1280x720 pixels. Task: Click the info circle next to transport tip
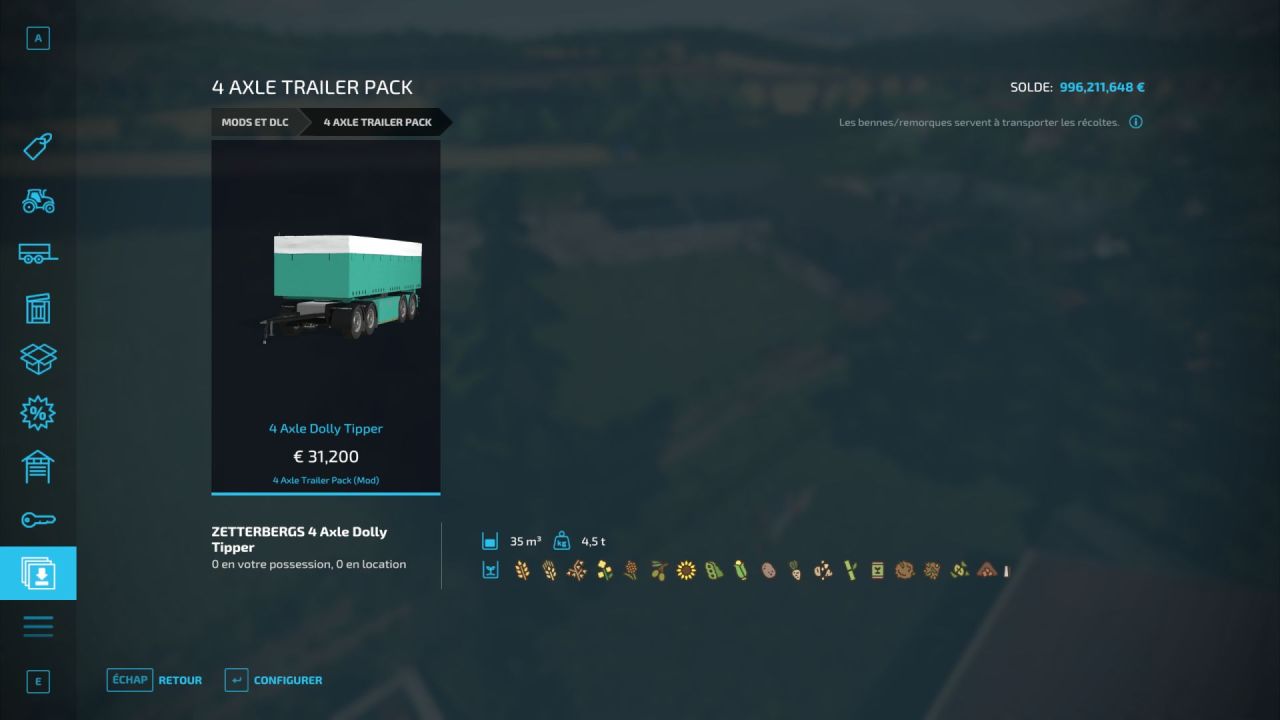1135,121
